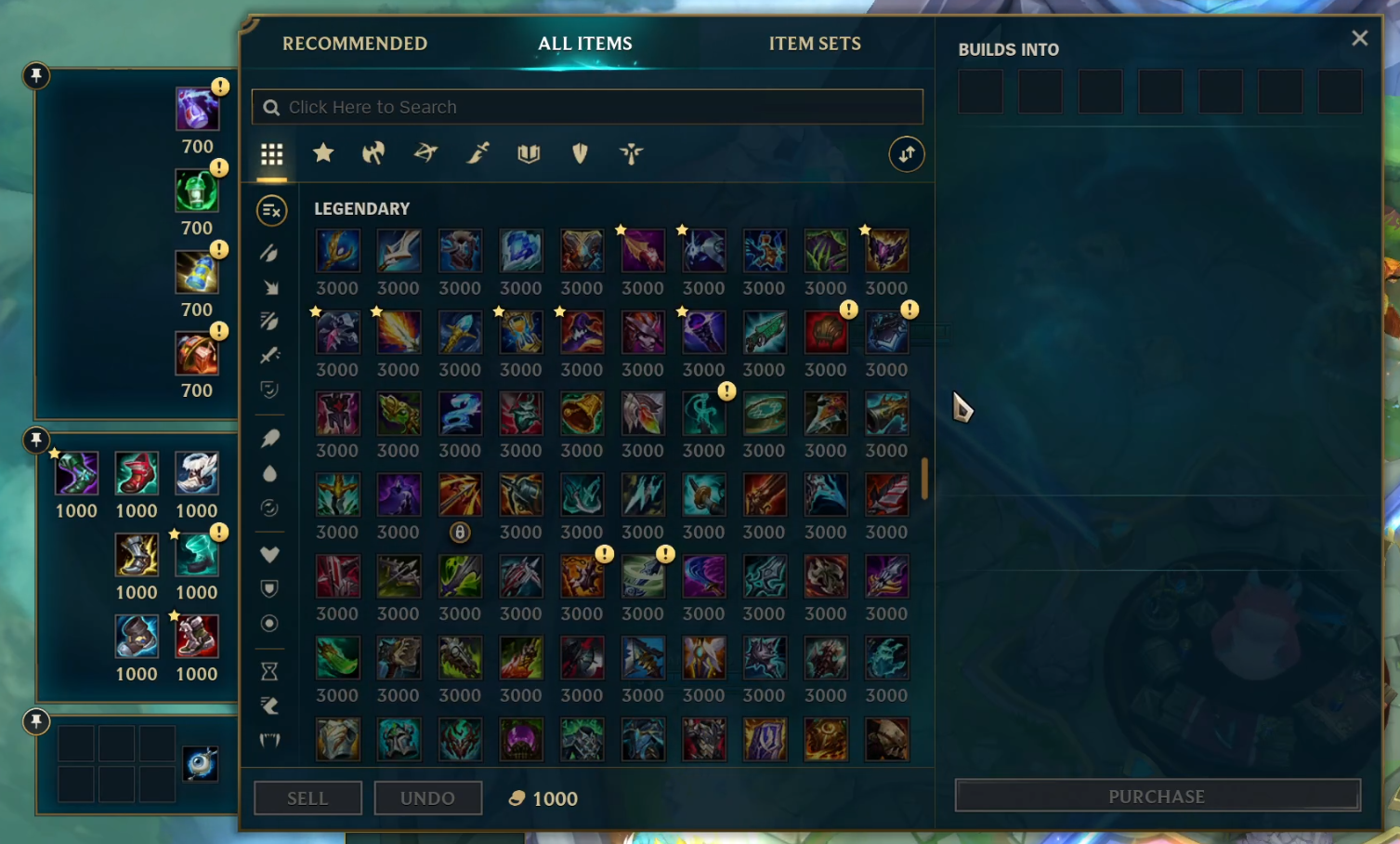This screenshot has height=844, width=1400.
Task: Grab the item grid scrollbar
Action: 923,477
